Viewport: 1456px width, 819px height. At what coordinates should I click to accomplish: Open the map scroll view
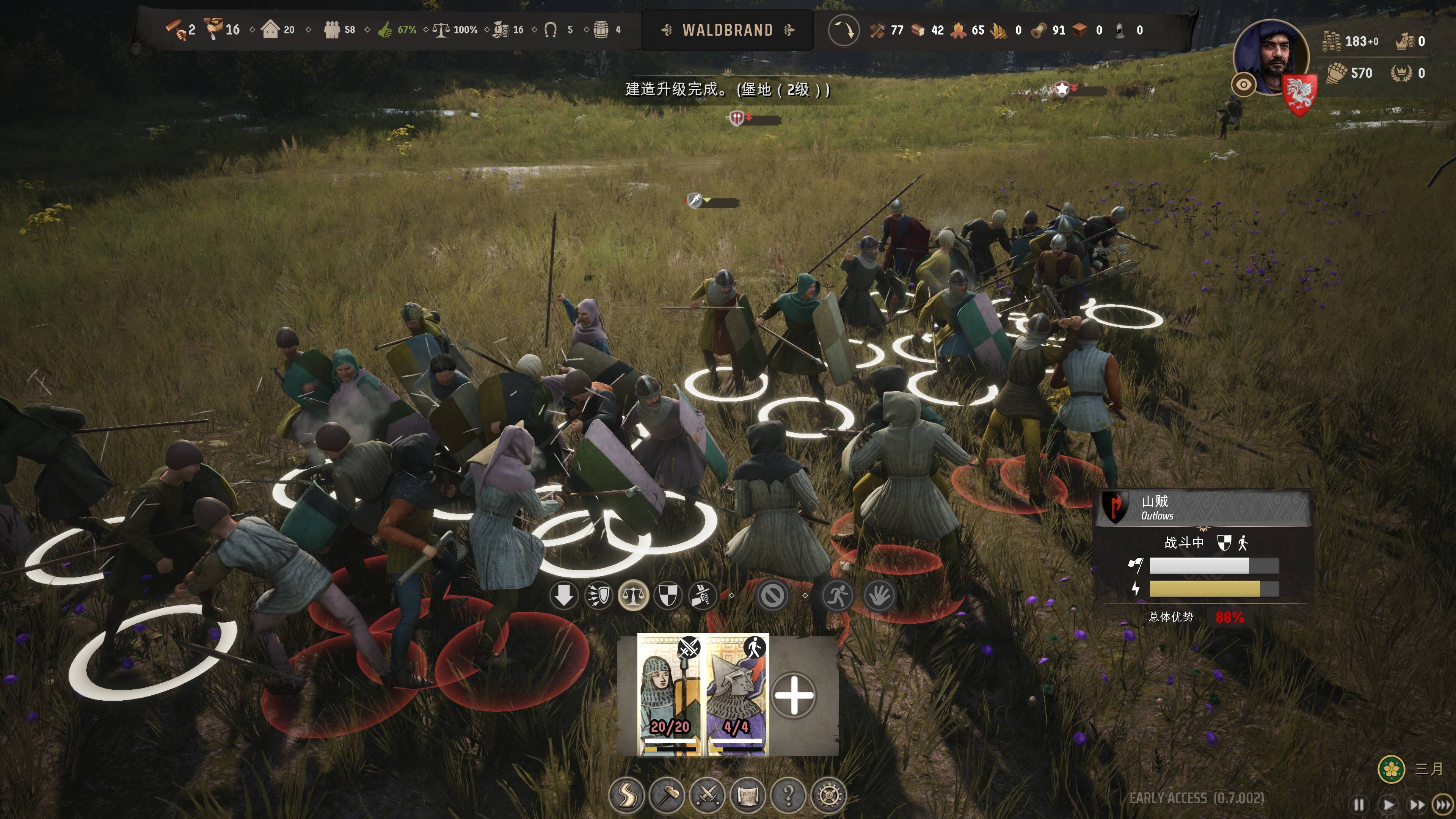(x=748, y=795)
